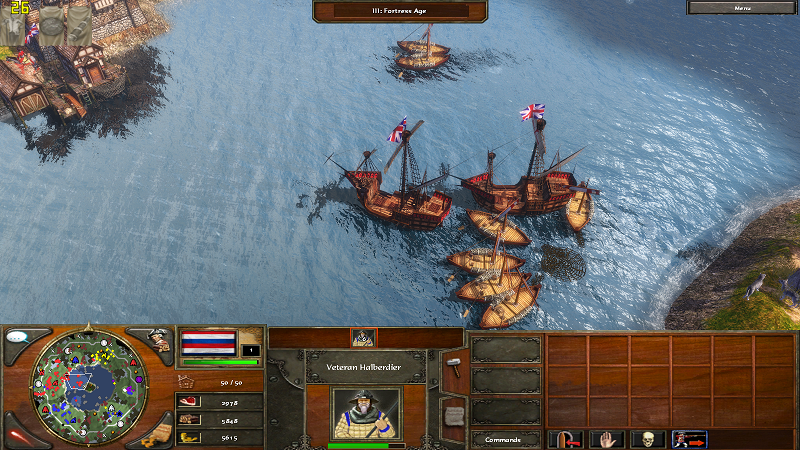Viewport: 800px width, 450px height.
Task: Click the food resource meat icon
Action: tap(188, 401)
